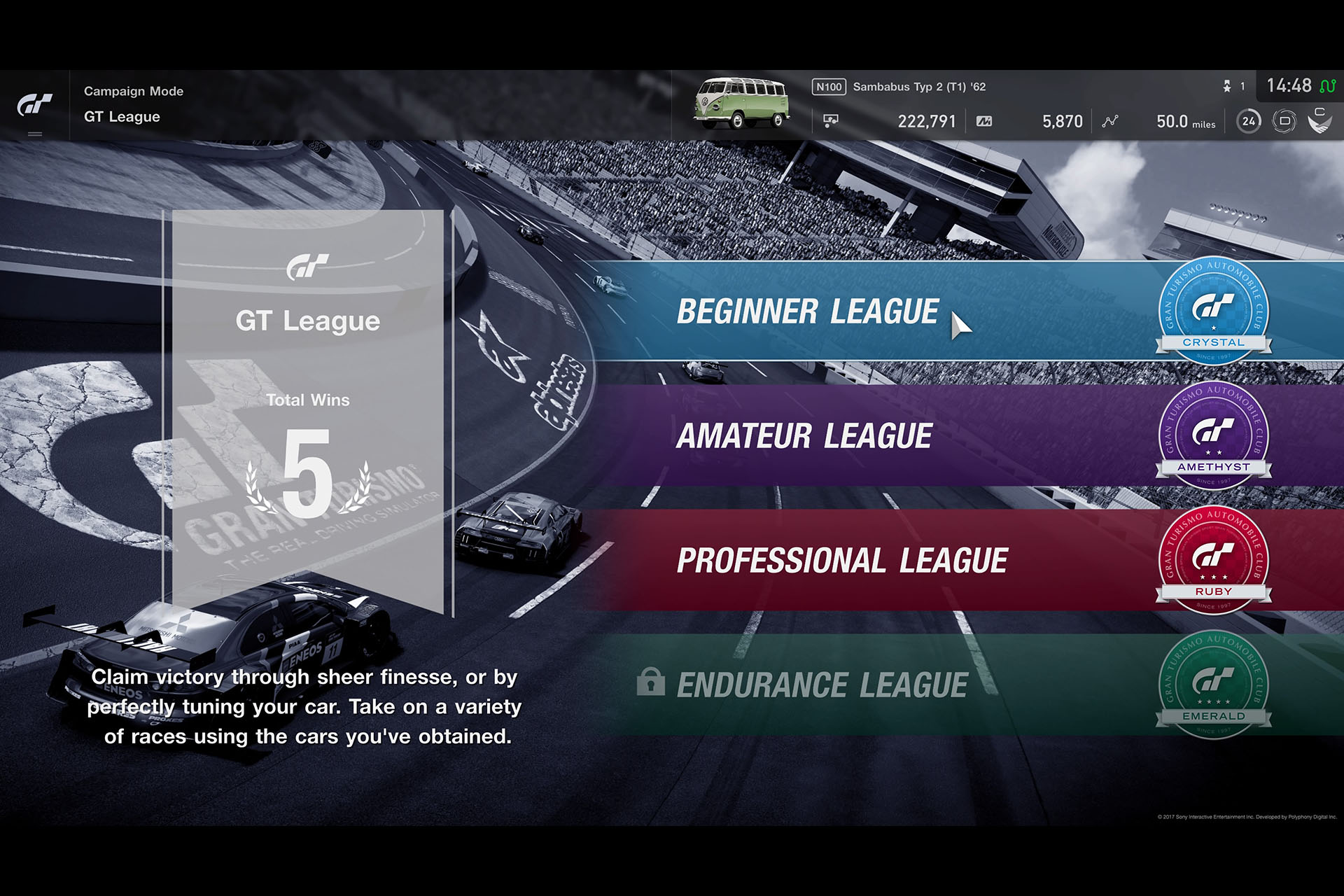
Task: Select the GT League header label
Action: click(121, 117)
